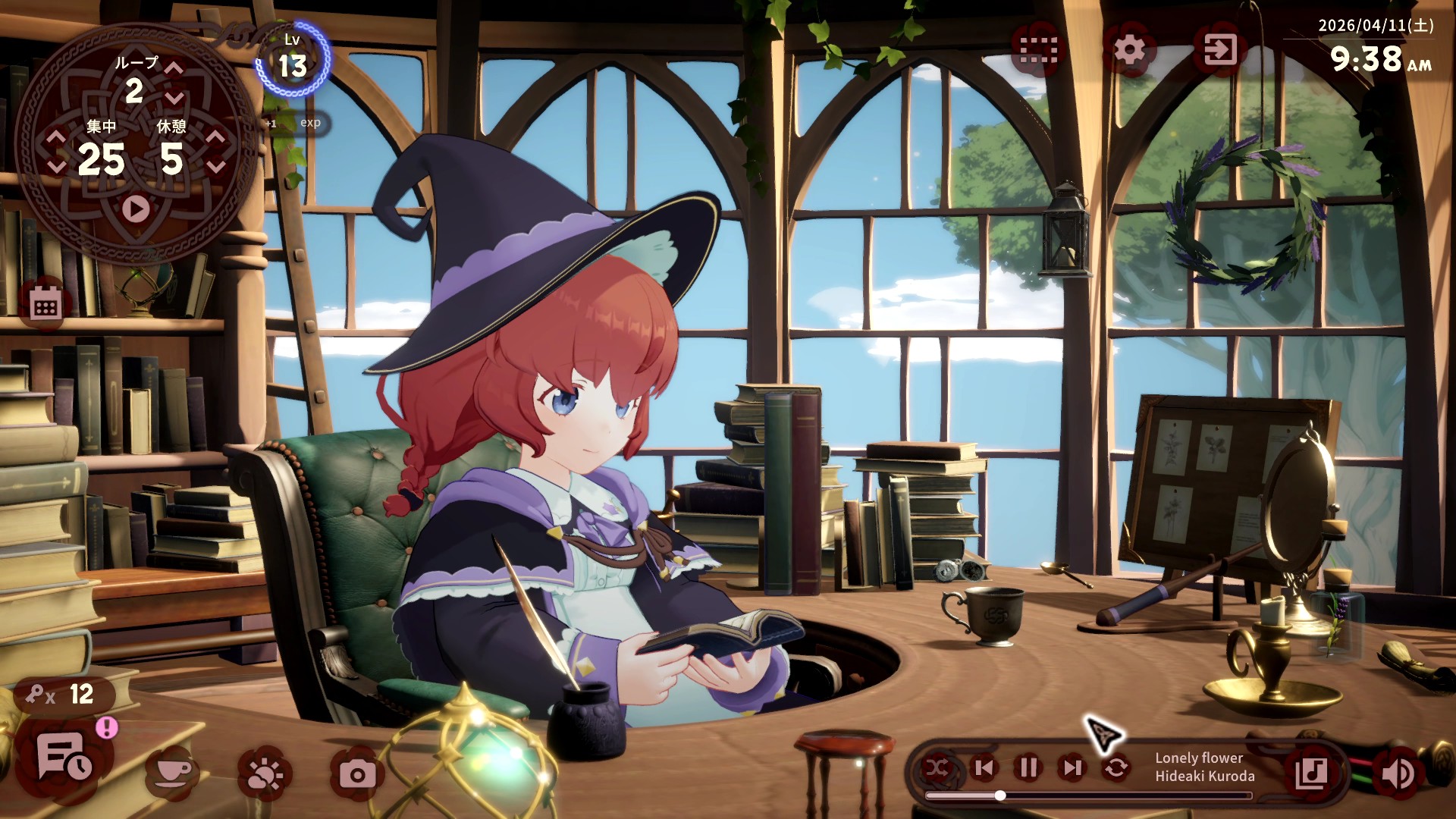The image size is (1456, 819).
Task: Open the calendar panel icon
Action: point(47,303)
